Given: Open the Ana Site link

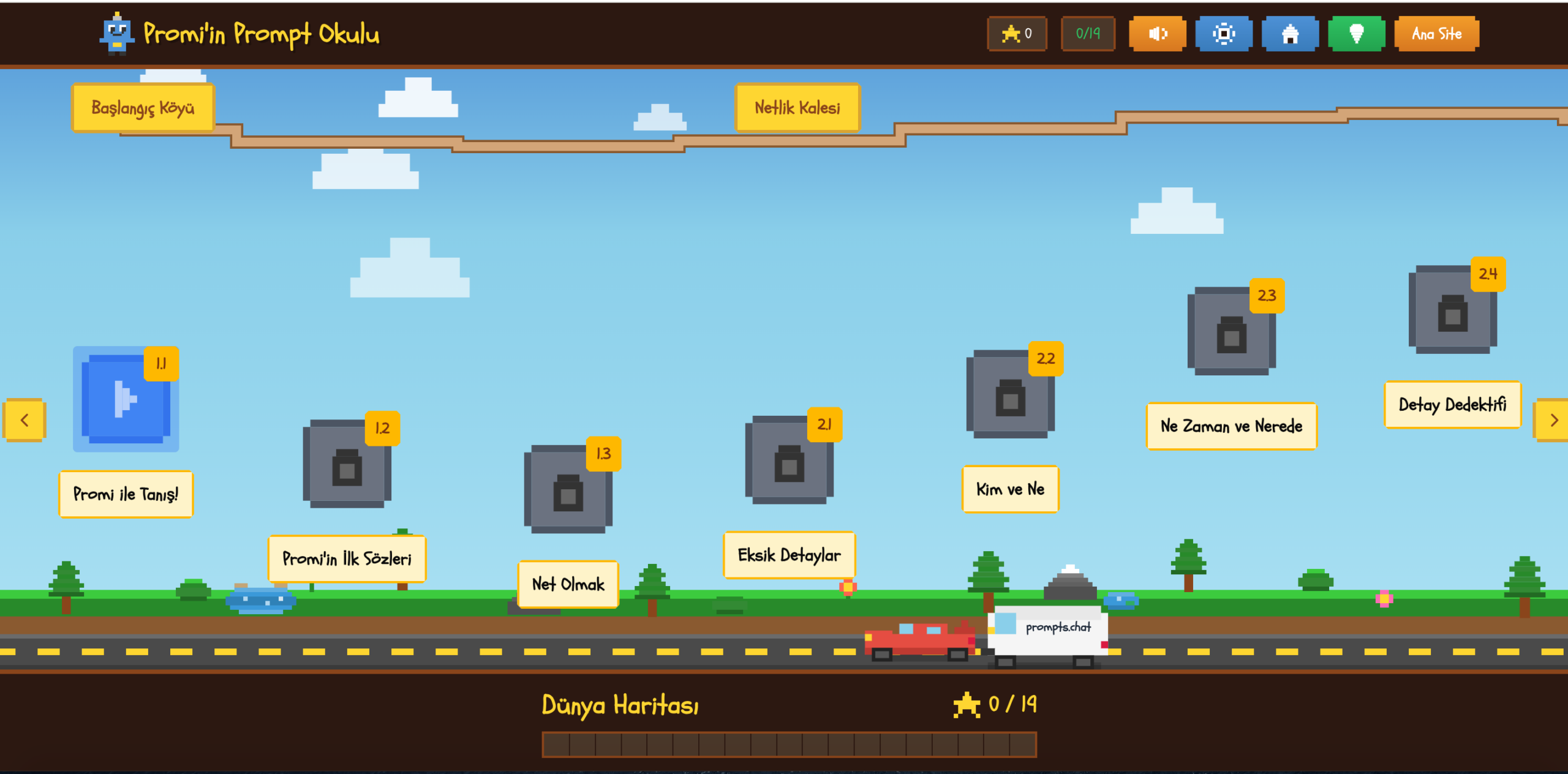Looking at the screenshot, I should coord(1436,34).
